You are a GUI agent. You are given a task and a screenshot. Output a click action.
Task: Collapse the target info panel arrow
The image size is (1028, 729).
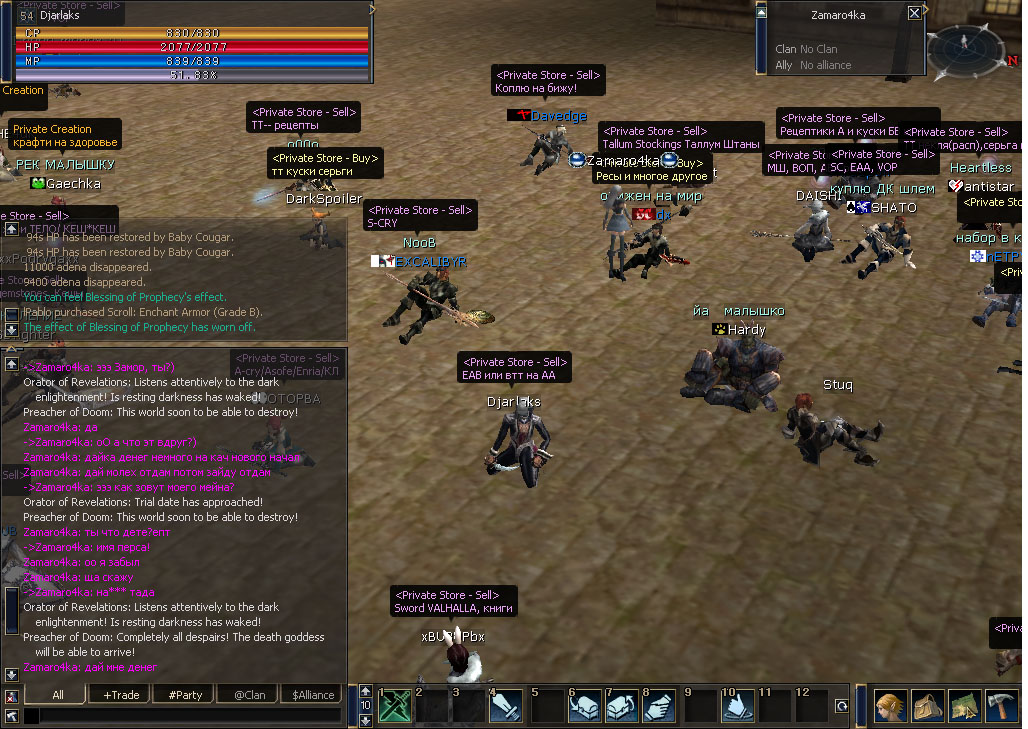tap(761, 12)
